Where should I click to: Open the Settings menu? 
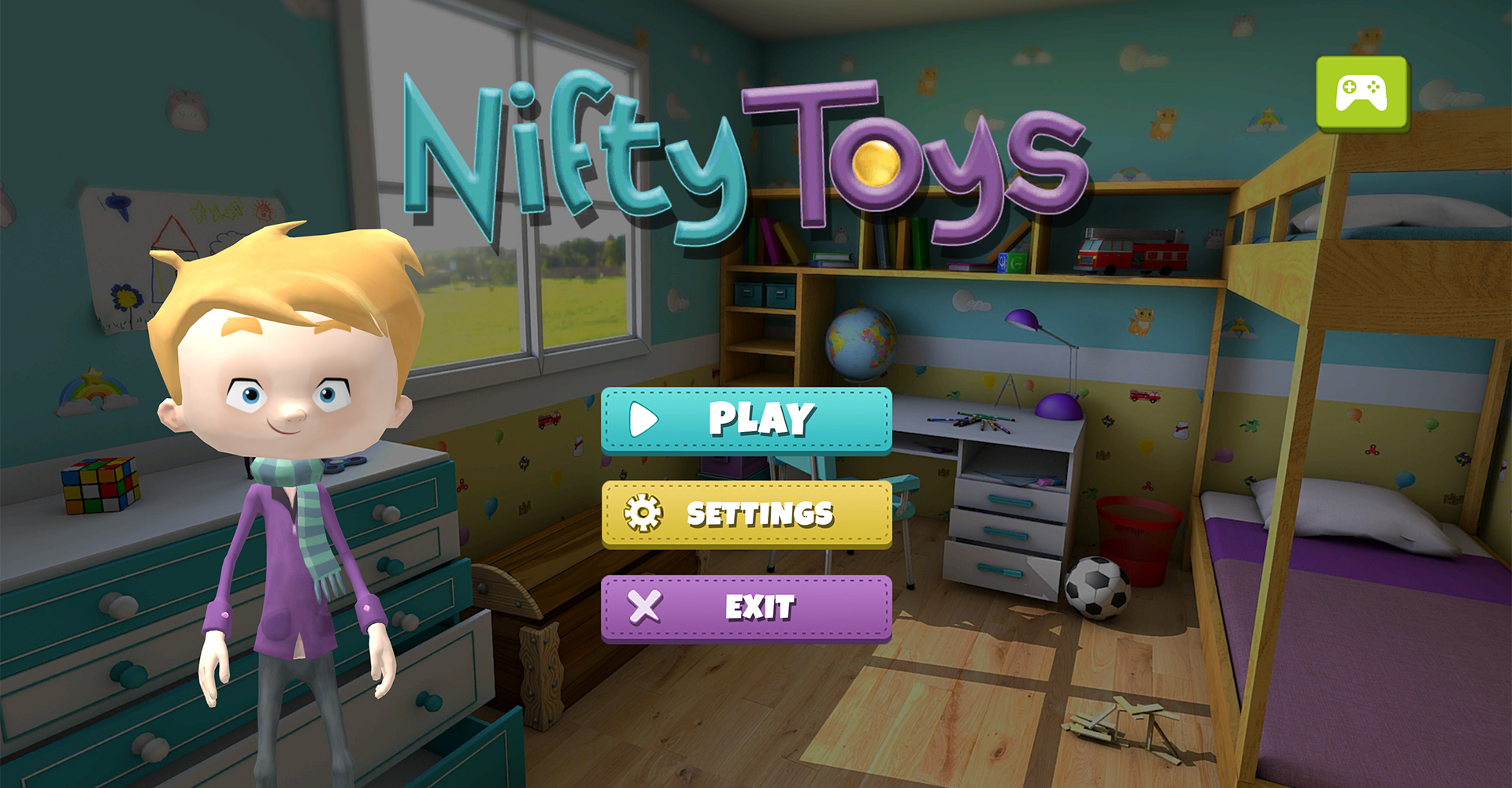tap(747, 514)
